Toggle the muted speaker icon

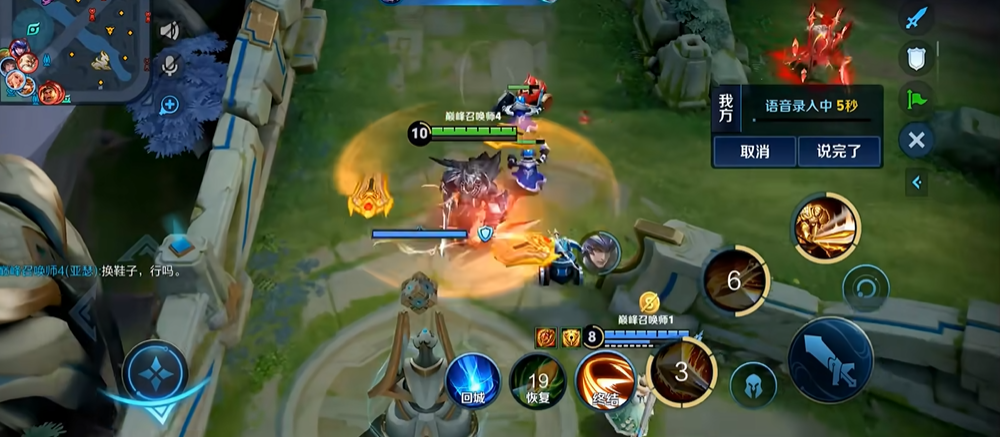click(x=168, y=31)
